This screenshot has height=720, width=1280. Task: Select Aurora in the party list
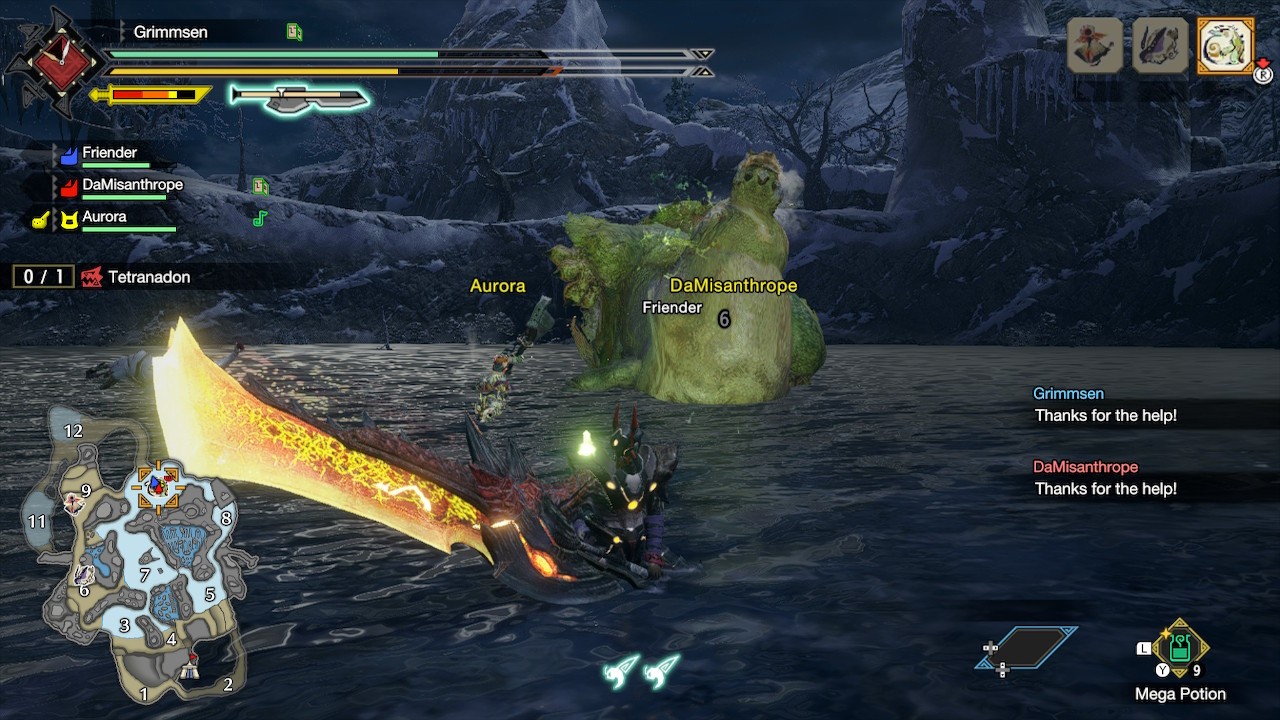coord(104,217)
